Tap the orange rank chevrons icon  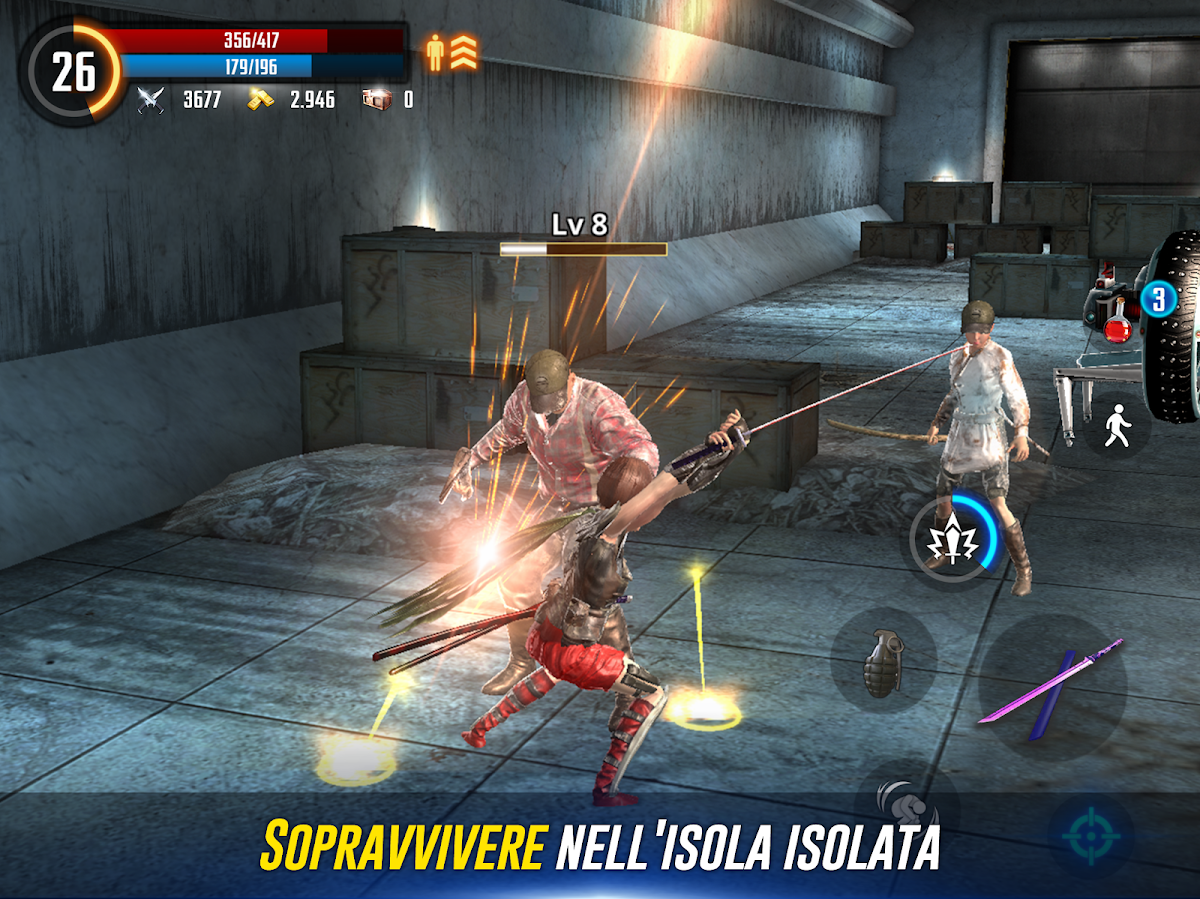click(x=463, y=53)
